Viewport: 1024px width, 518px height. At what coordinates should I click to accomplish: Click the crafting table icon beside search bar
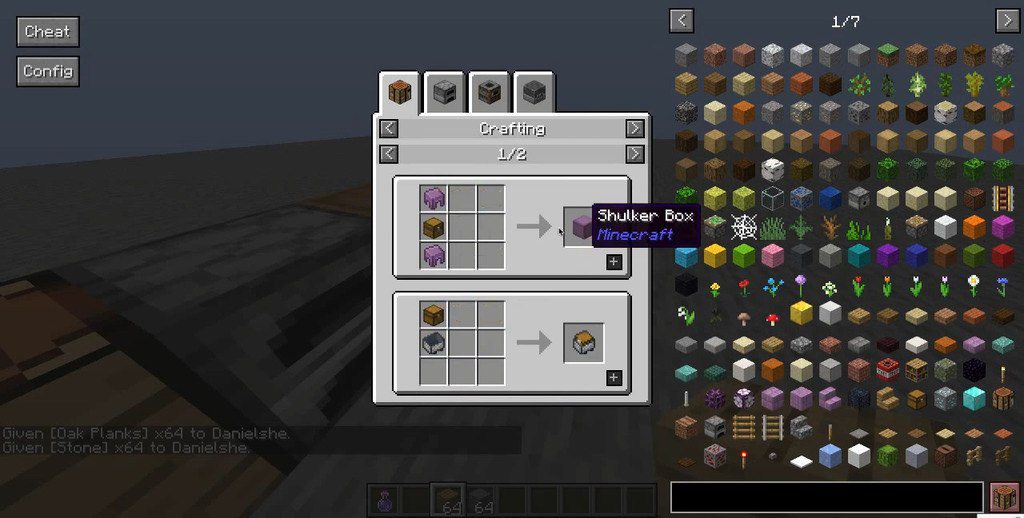point(1003,497)
